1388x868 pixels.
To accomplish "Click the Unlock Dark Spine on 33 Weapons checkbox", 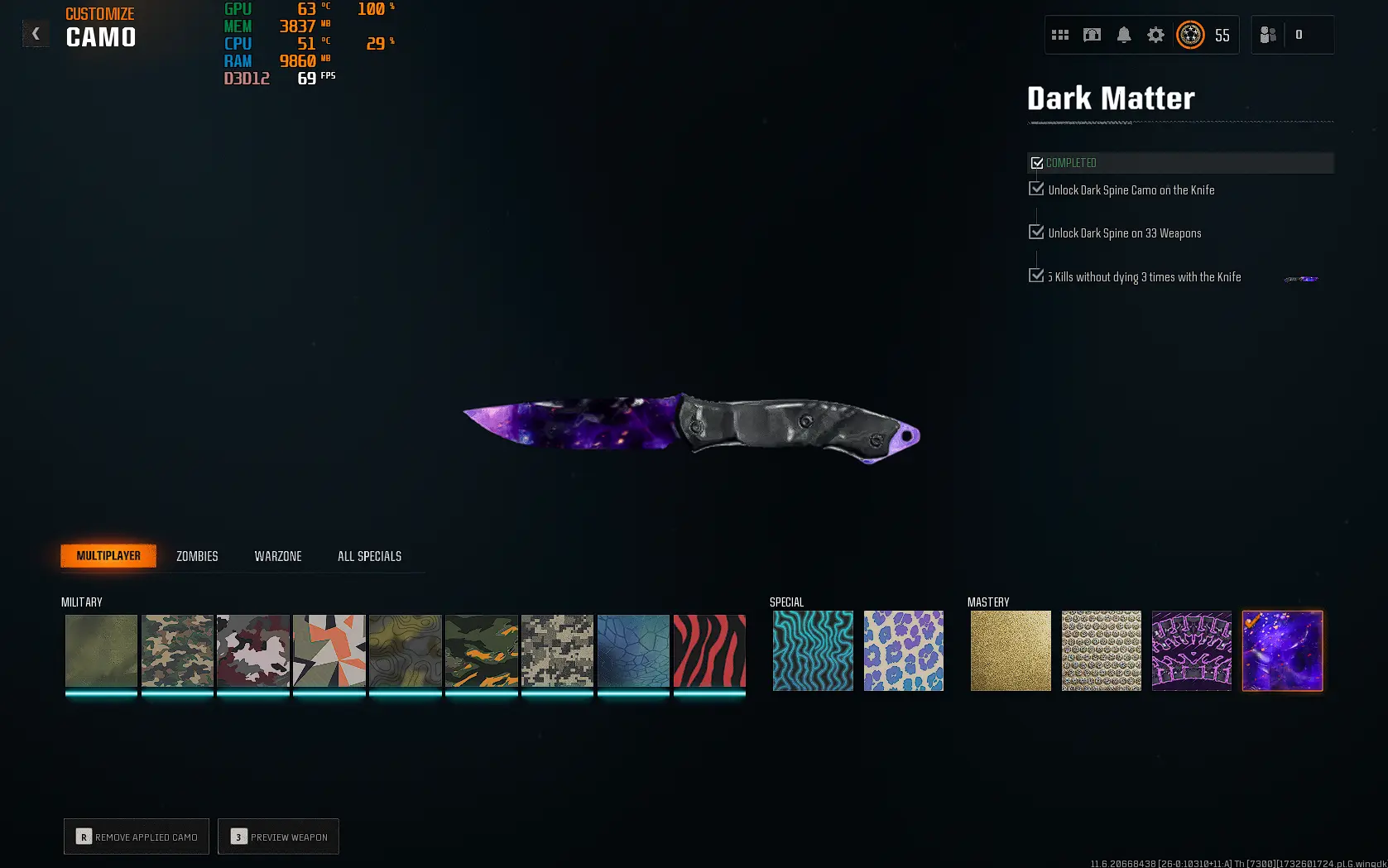I will tap(1036, 232).
